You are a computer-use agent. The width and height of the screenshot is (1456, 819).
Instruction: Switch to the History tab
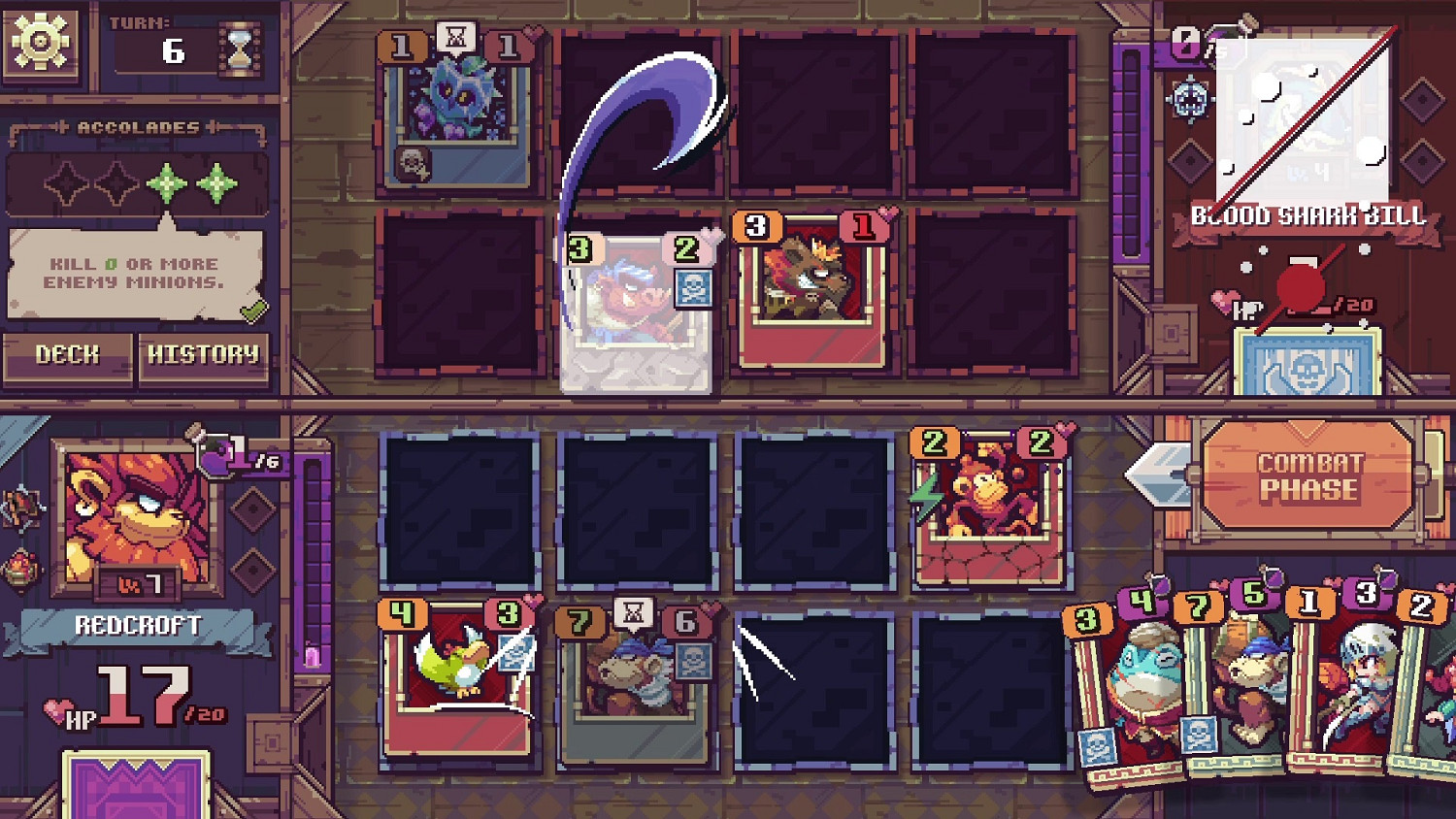click(x=204, y=355)
